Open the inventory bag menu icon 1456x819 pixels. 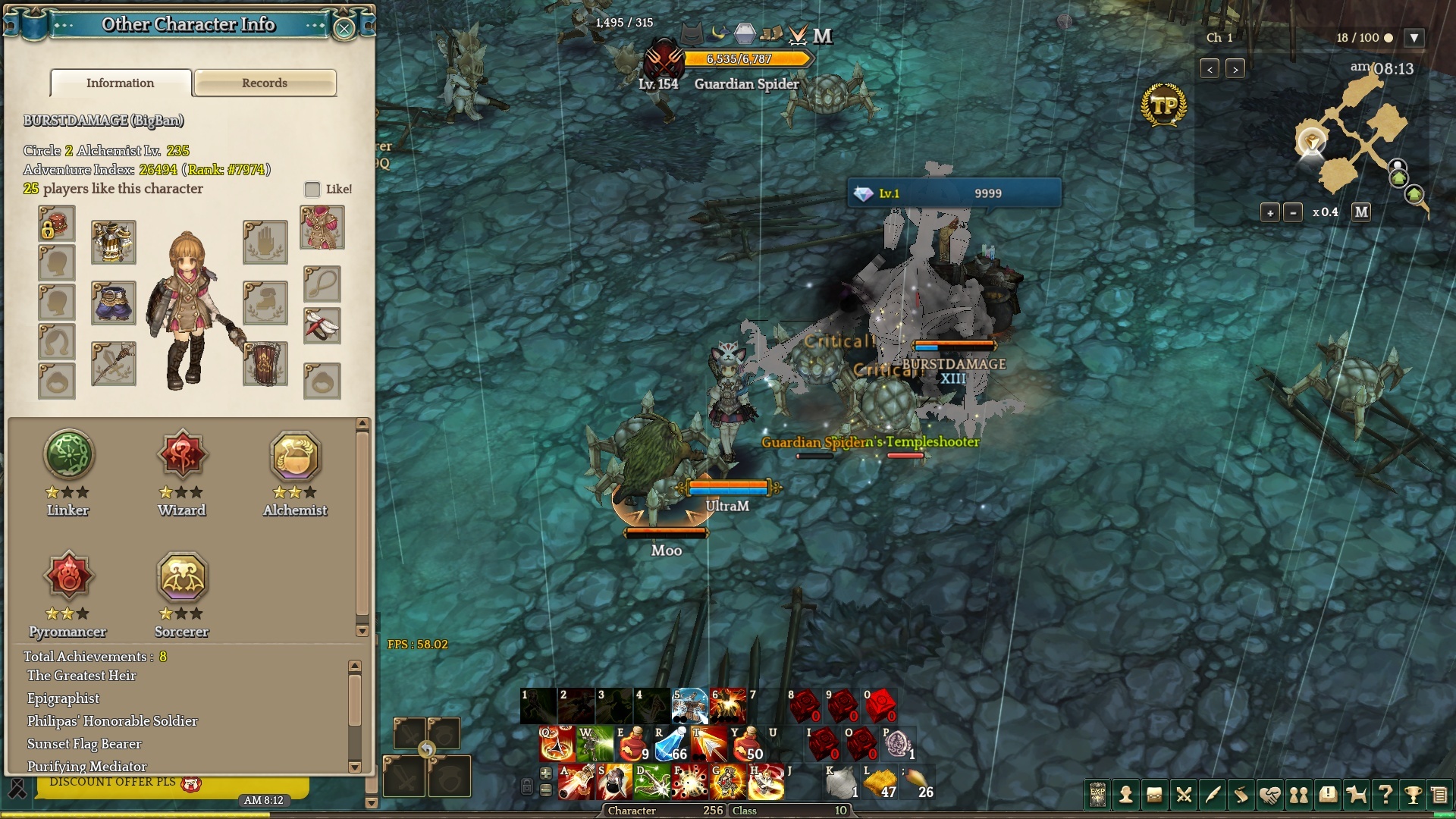(1154, 795)
